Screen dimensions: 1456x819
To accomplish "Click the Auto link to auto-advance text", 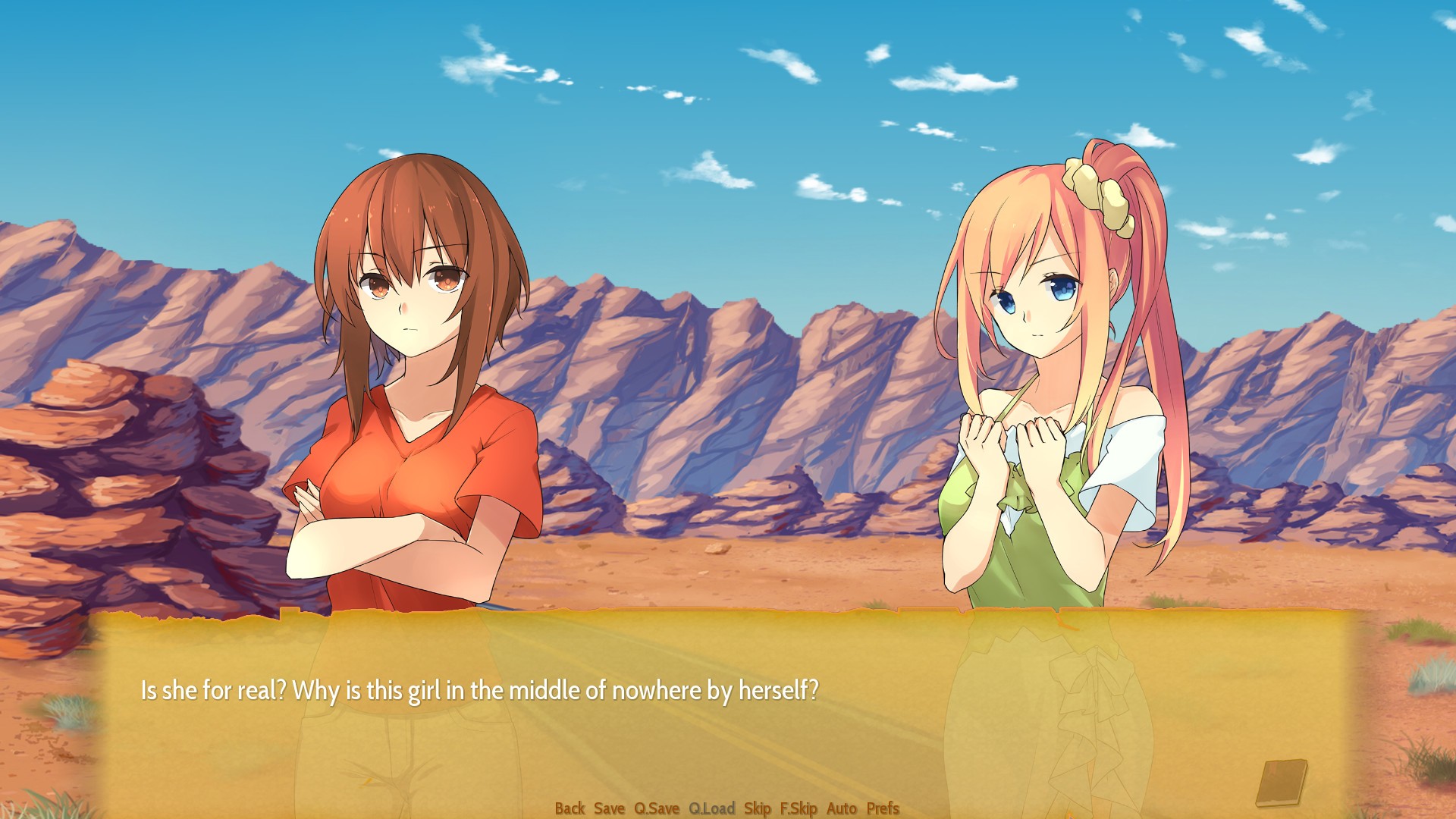I will click(x=840, y=808).
